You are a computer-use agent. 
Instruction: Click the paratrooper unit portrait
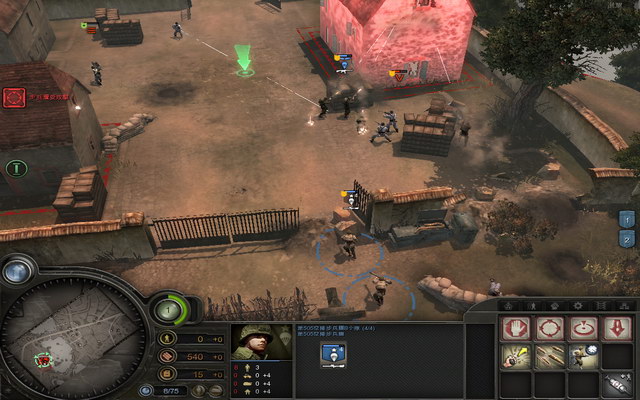pyautogui.click(x=263, y=342)
